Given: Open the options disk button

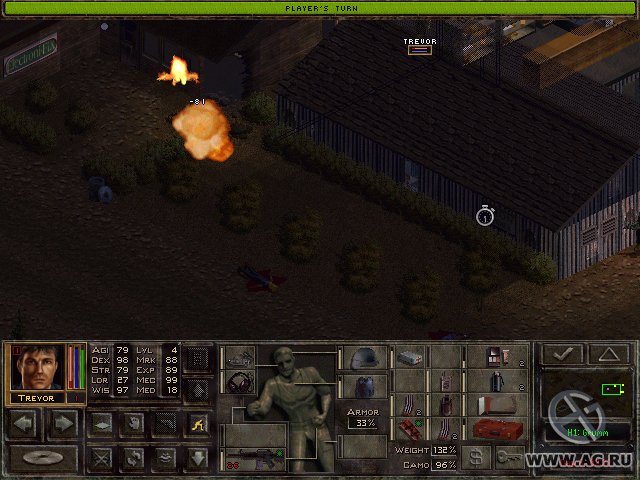Looking at the screenshot, I should click(43, 459).
